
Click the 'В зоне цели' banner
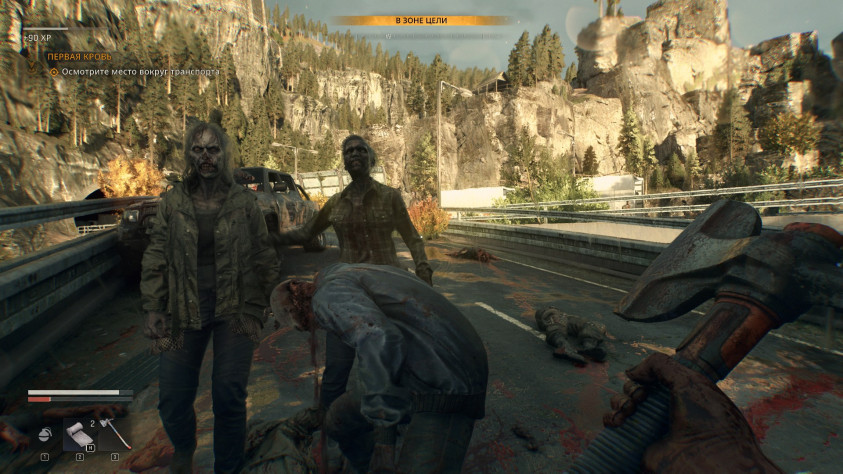click(421, 20)
